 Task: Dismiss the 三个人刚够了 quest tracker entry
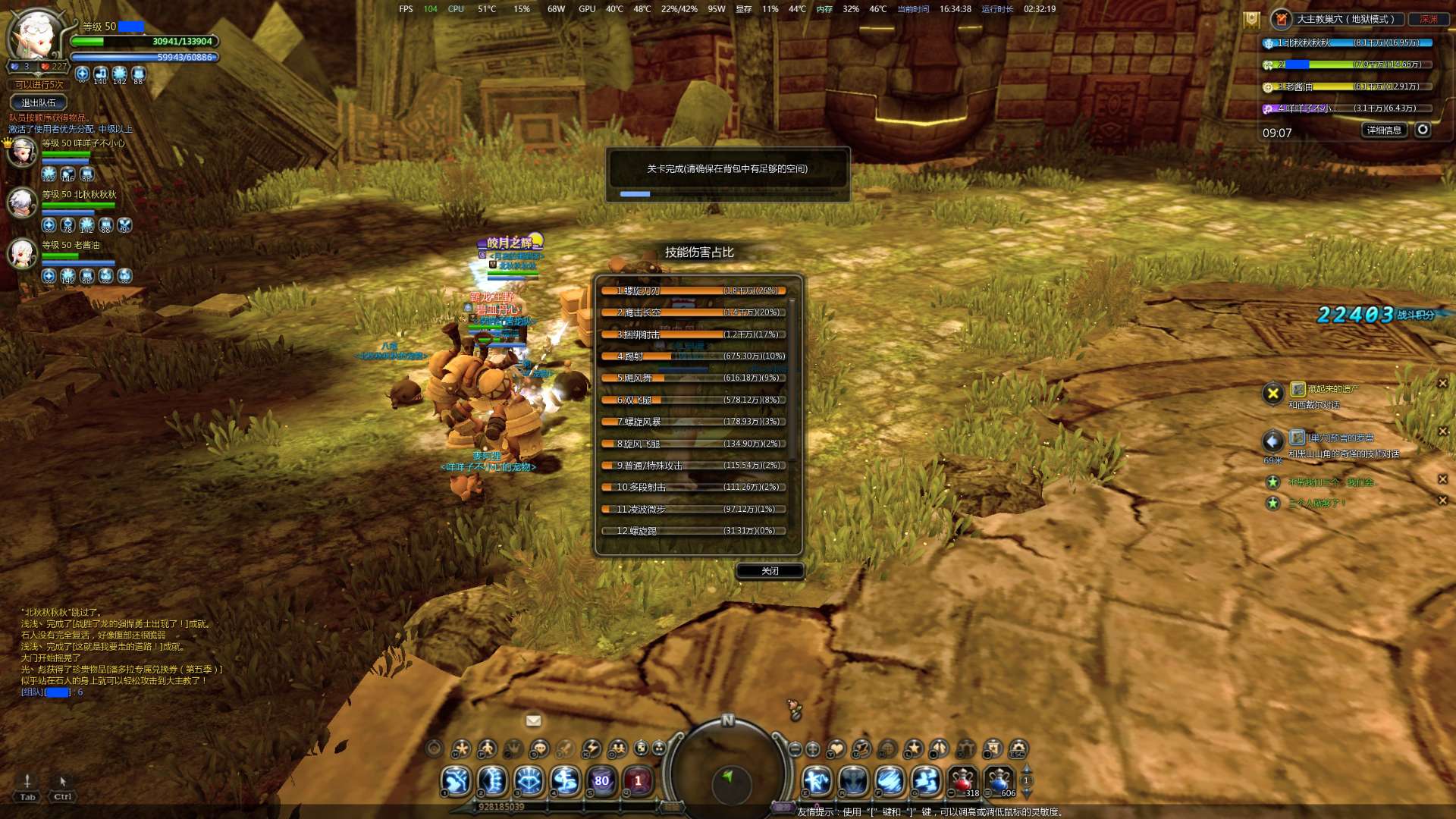1442,500
